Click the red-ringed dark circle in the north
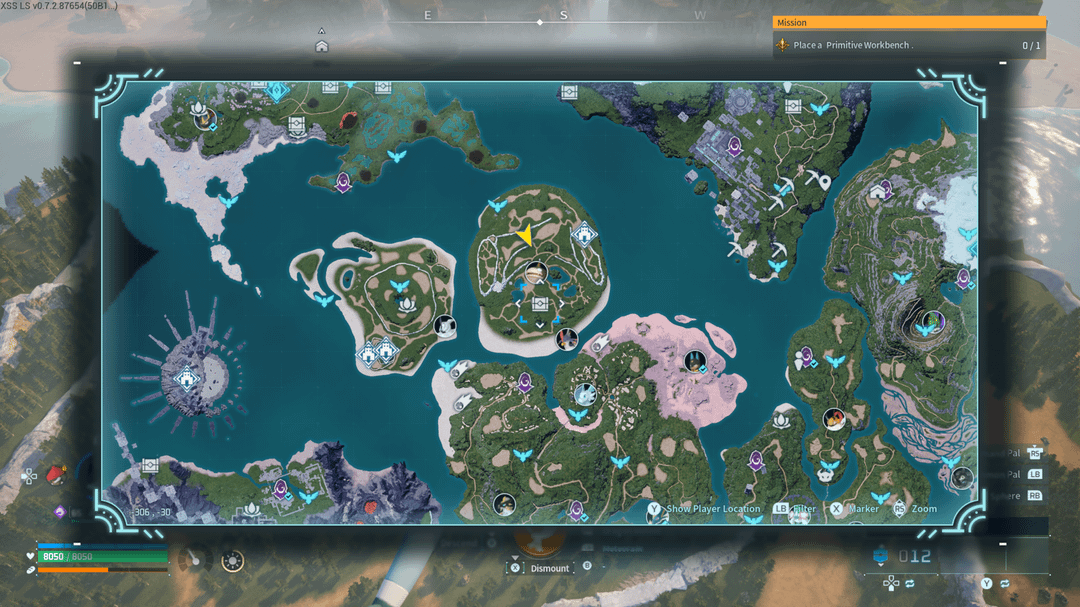1080x607 pixels. pyautogui.click(x=349, y=120)
